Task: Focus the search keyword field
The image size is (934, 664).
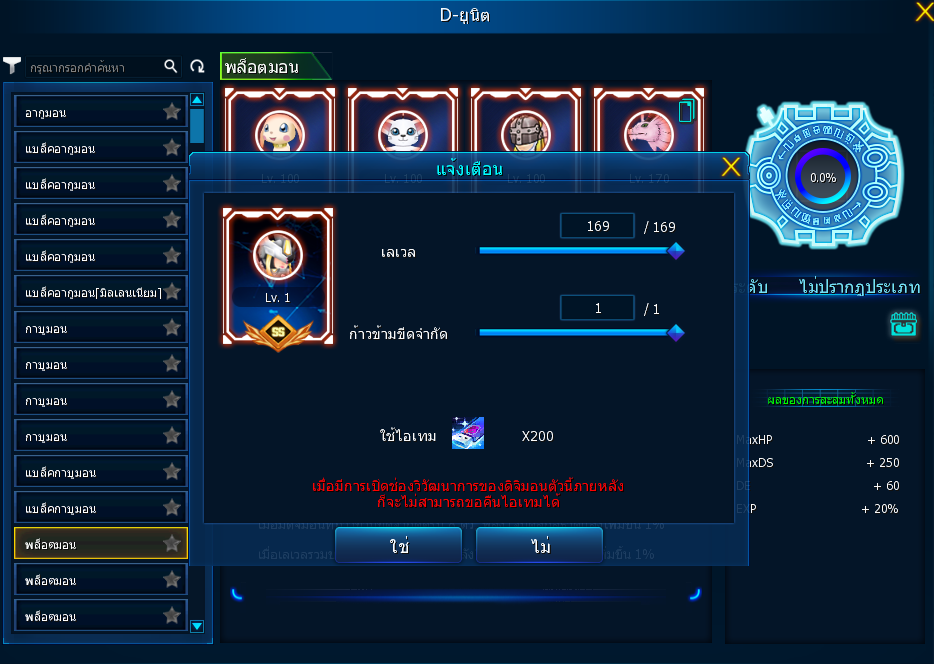Action: (x=90, y=67)
